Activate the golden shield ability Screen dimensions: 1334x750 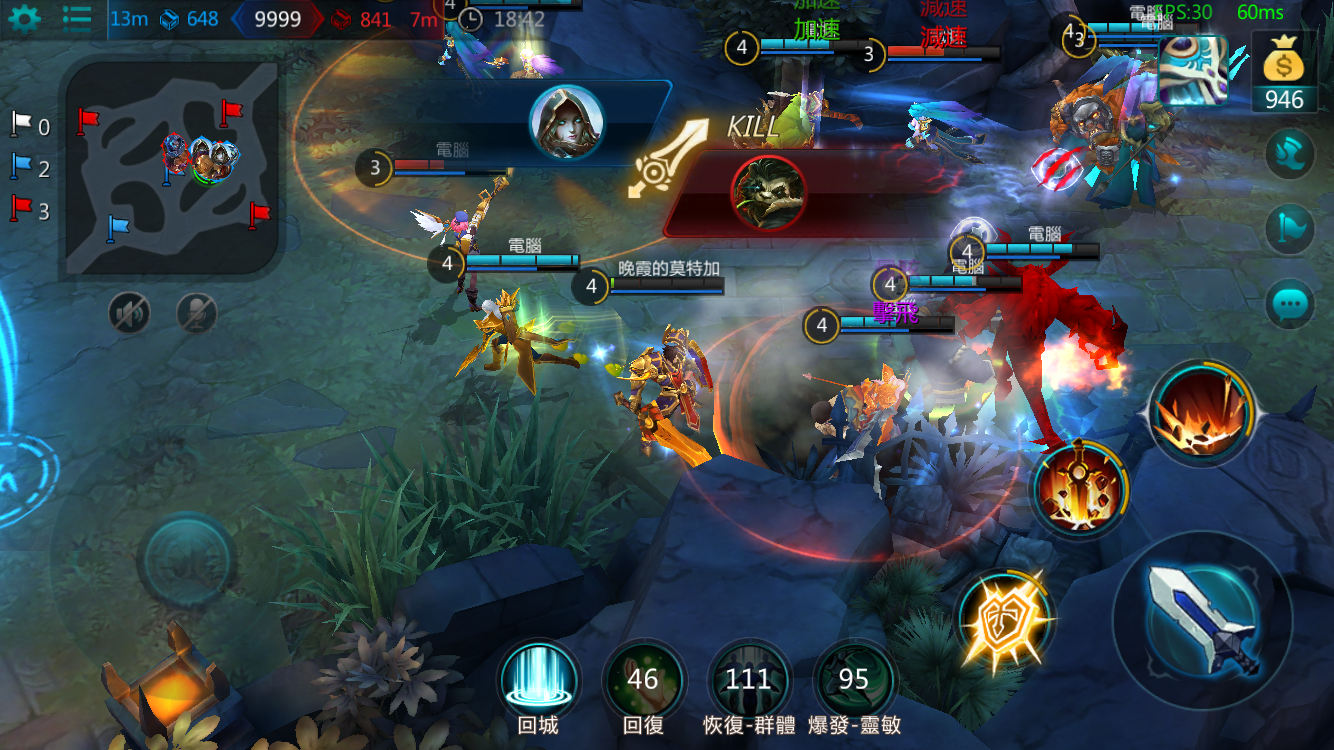coord(1004,620)
